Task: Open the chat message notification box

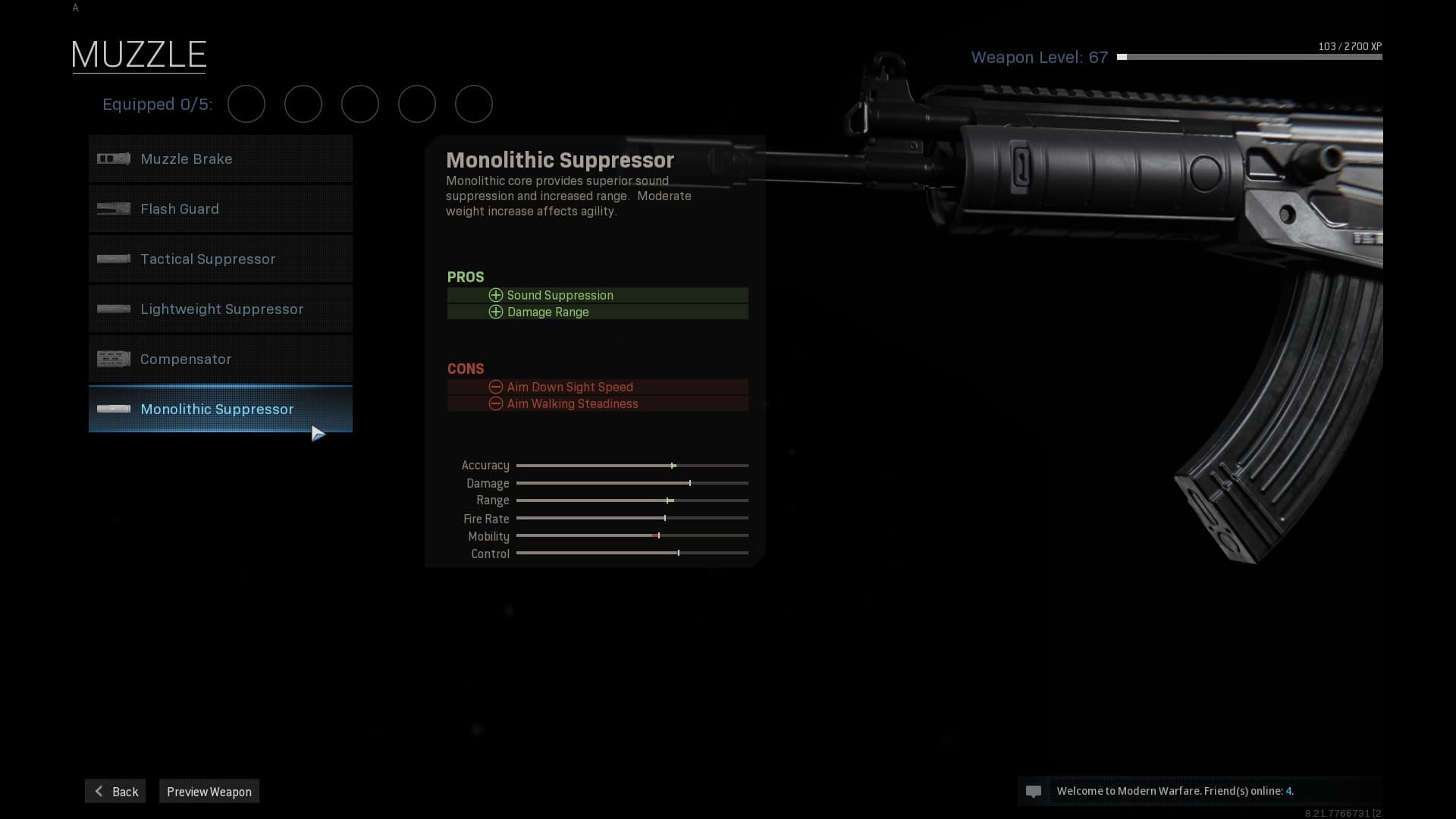Action: (1199, 791)
